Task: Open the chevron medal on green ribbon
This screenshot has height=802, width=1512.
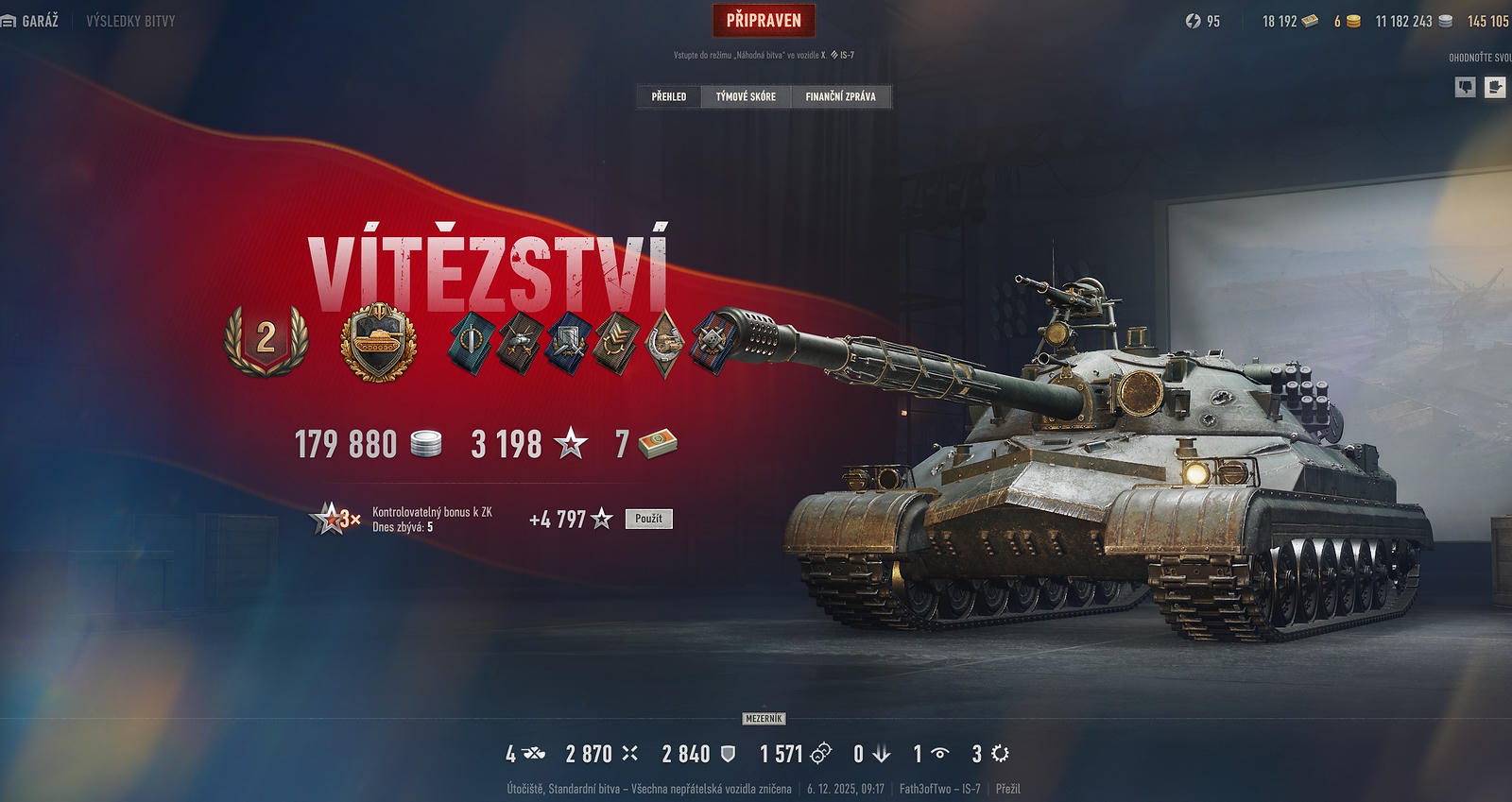Action: 616,342
